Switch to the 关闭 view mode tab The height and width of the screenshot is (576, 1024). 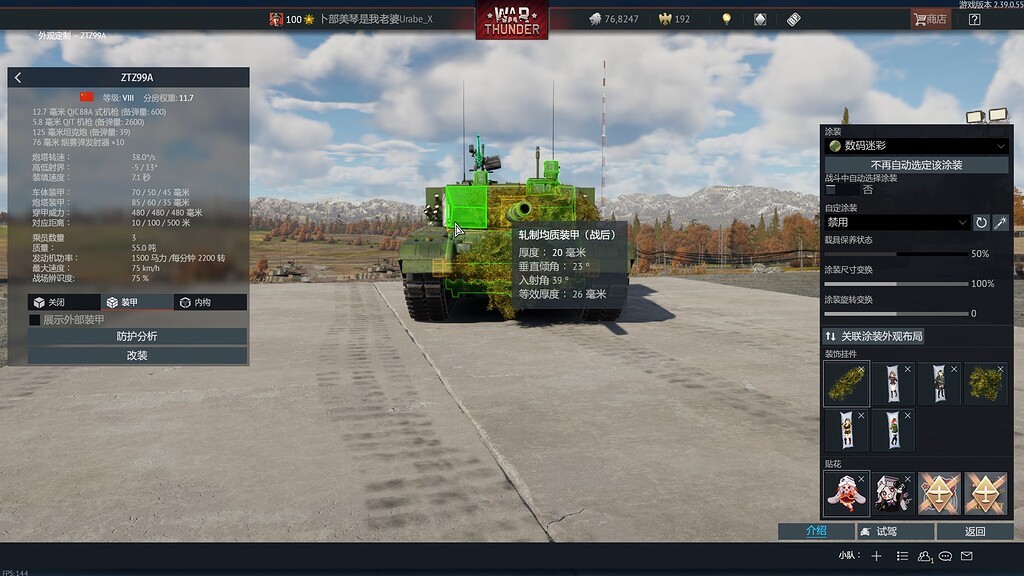tap(64, 302)
